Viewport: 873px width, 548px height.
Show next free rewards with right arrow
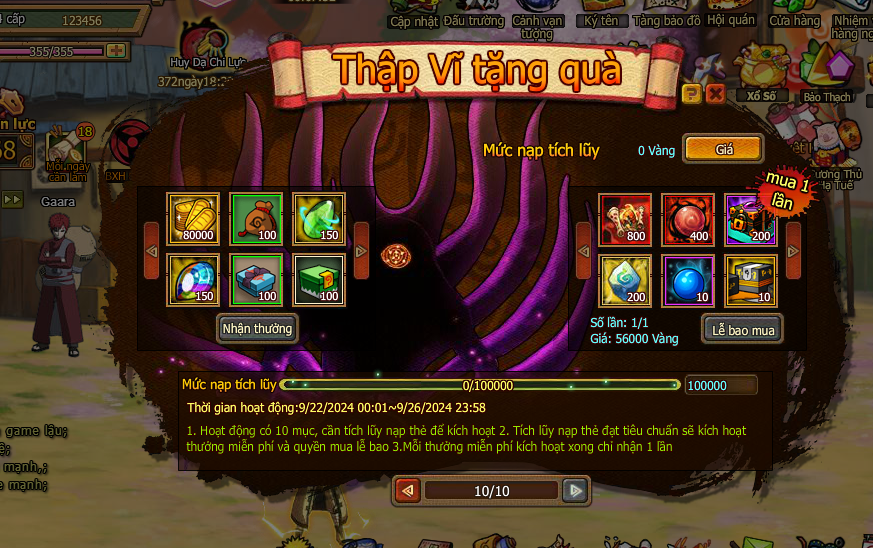361,249
